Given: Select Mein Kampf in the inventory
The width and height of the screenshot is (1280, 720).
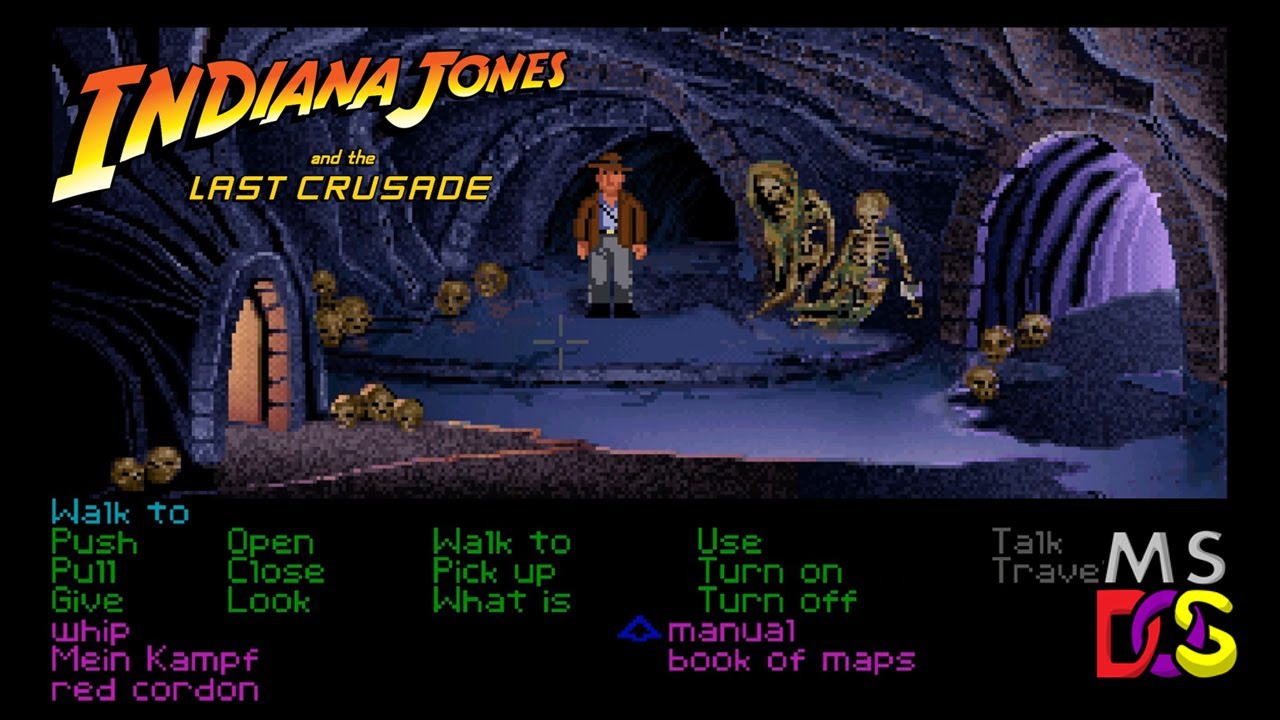Looking at the screenshot, I should (152, 660).
